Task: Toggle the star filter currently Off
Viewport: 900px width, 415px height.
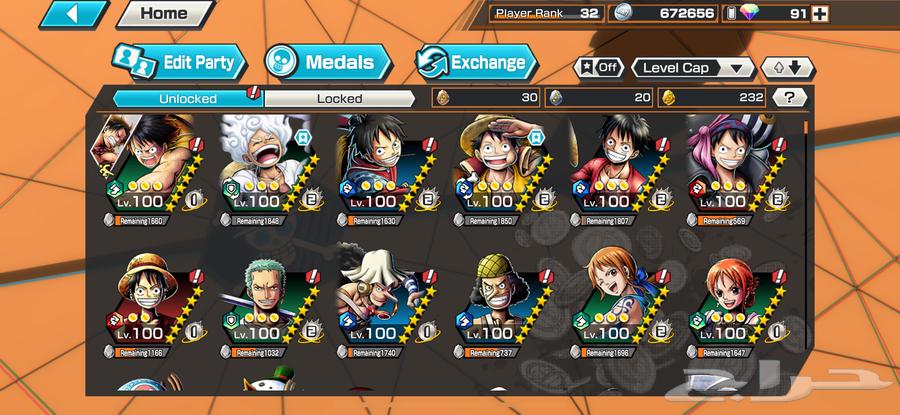Action: 598,68
